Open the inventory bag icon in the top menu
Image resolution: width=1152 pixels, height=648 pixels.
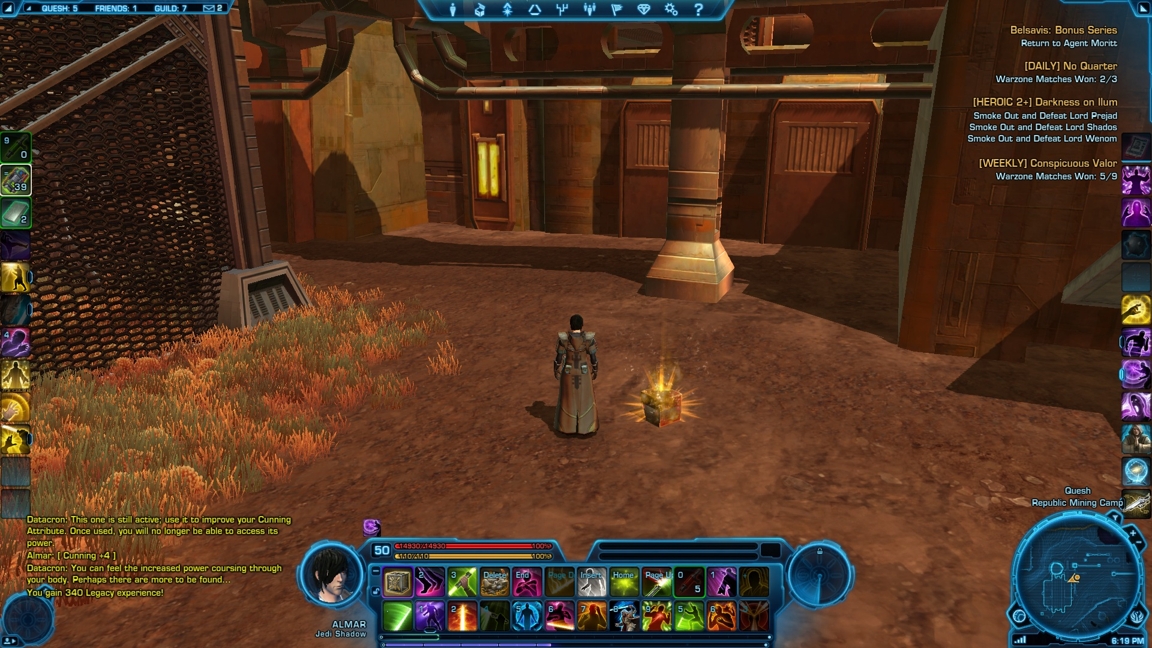(480, 10)
